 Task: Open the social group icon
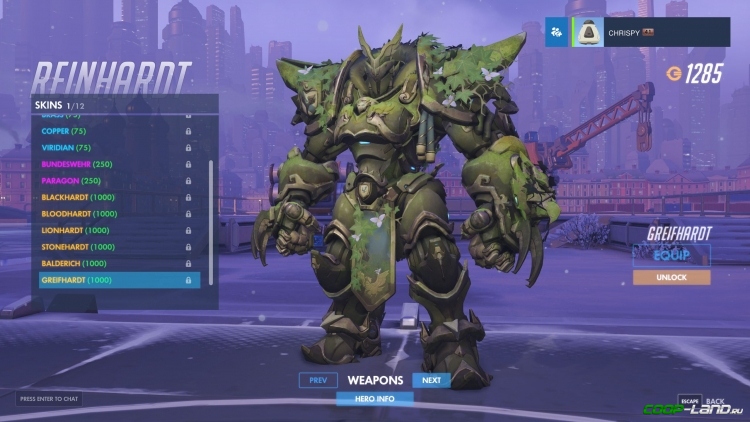click(x=556, y=32)
